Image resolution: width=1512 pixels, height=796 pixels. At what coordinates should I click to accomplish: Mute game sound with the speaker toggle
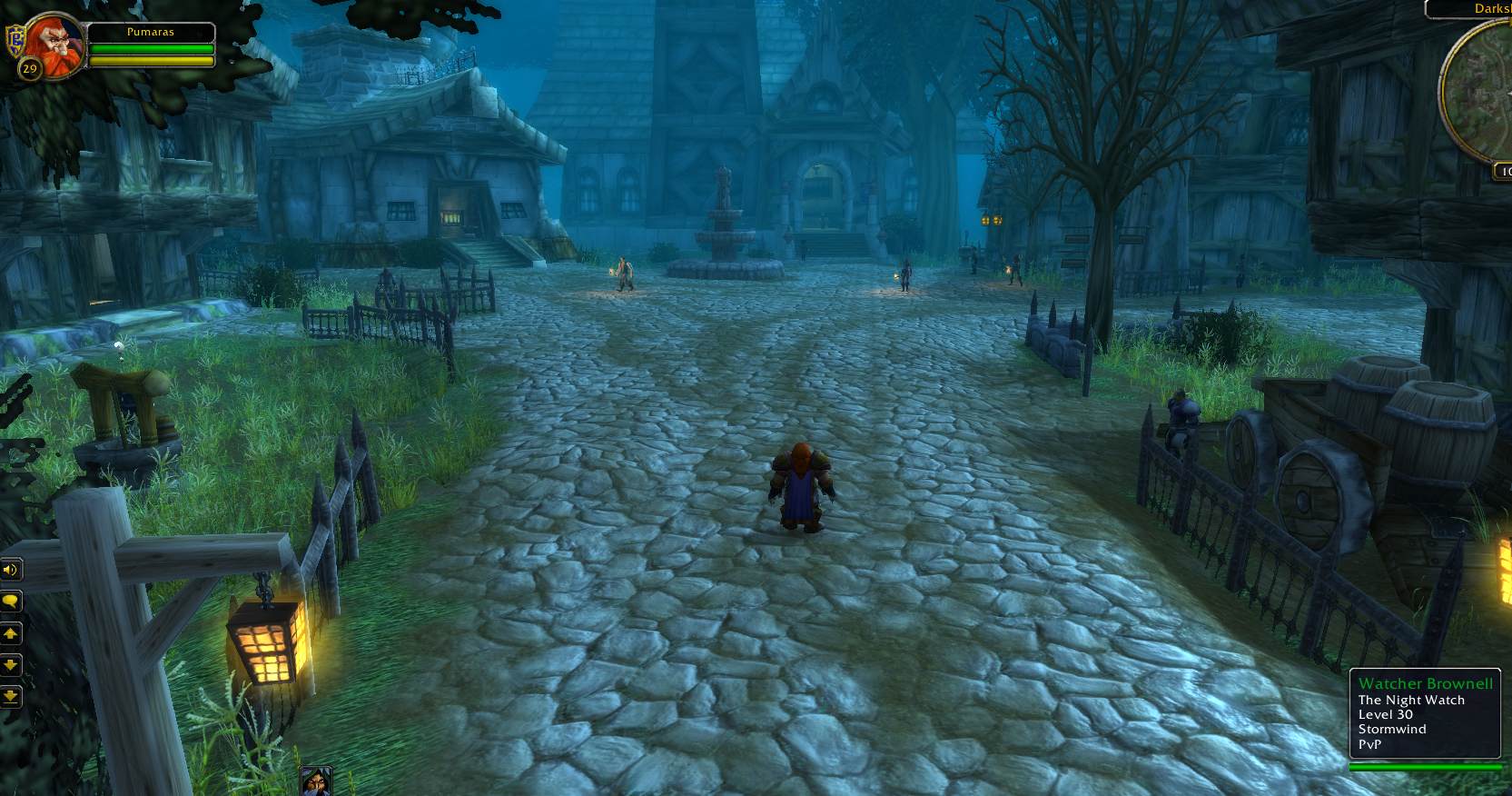point(11,570)
